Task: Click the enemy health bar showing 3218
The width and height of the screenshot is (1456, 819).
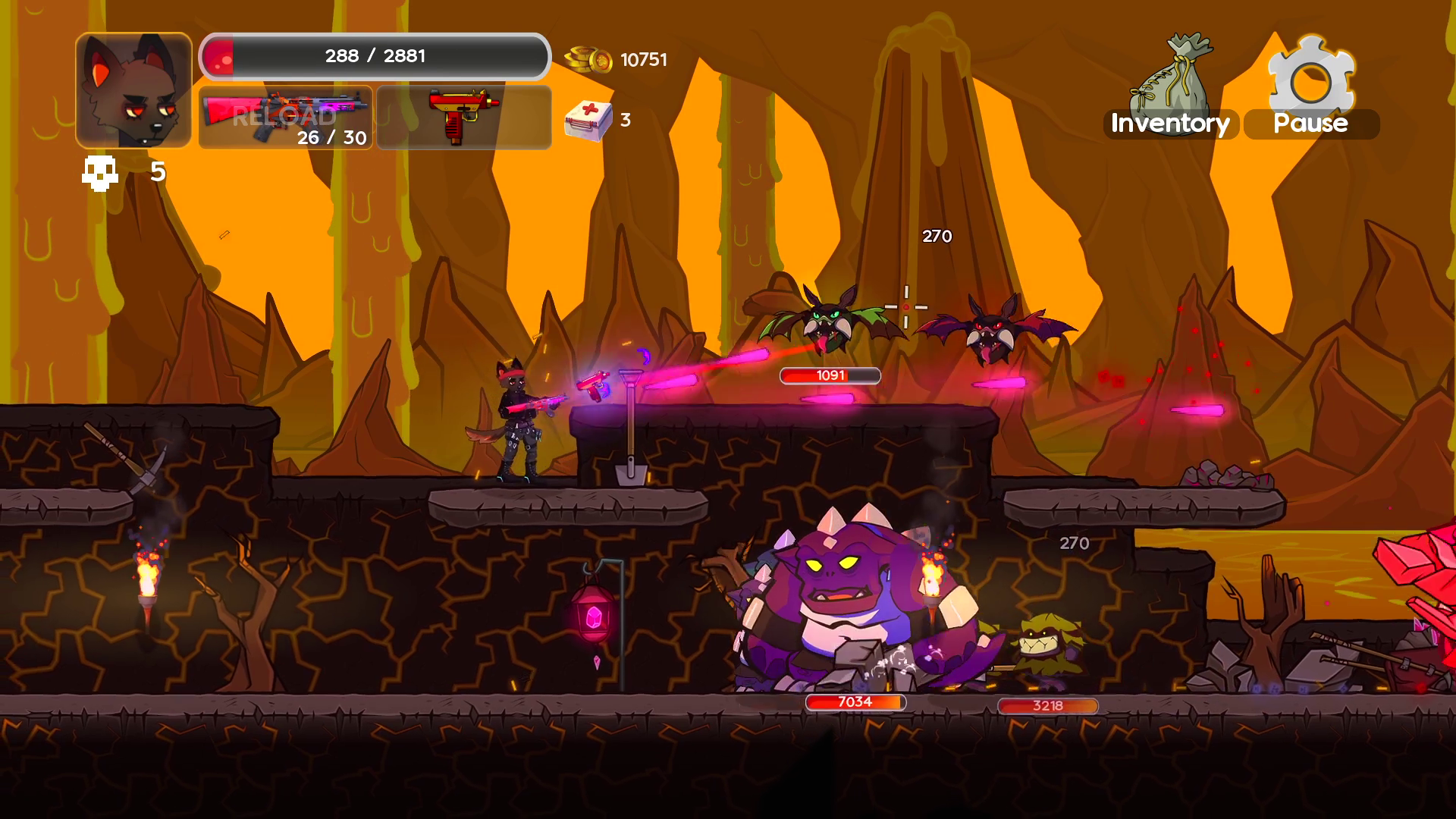Action: click(1046, 705)
